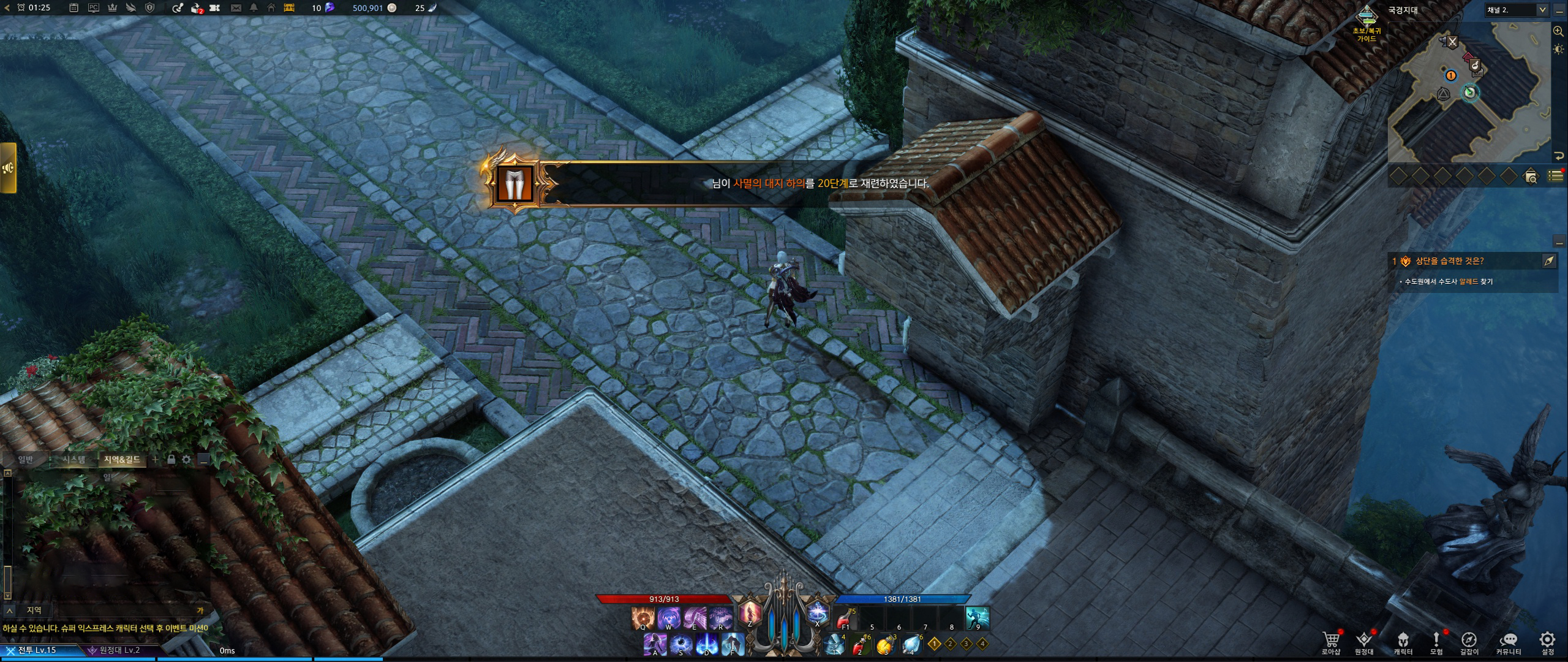Open the 캐릭터 (Character) menu

coord(1403,640)
